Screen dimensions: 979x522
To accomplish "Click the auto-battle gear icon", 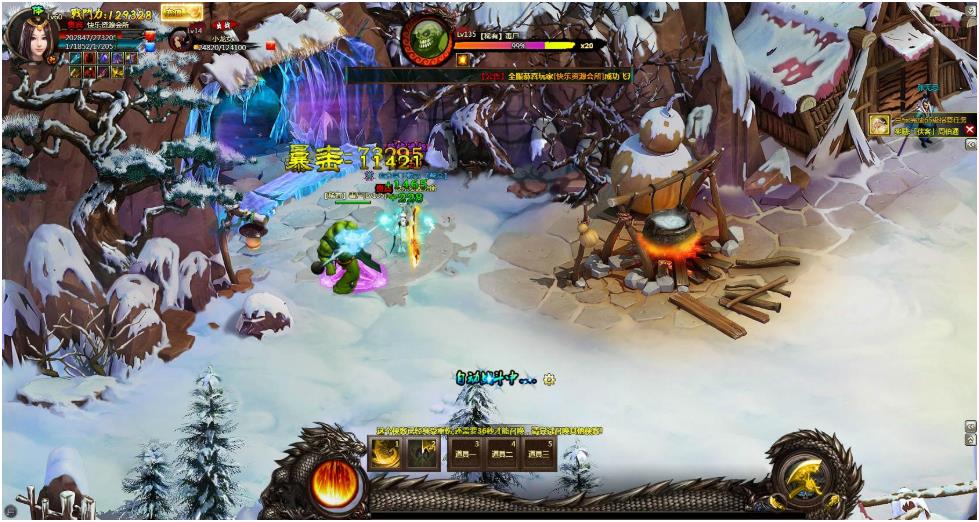I will (549, 379).
